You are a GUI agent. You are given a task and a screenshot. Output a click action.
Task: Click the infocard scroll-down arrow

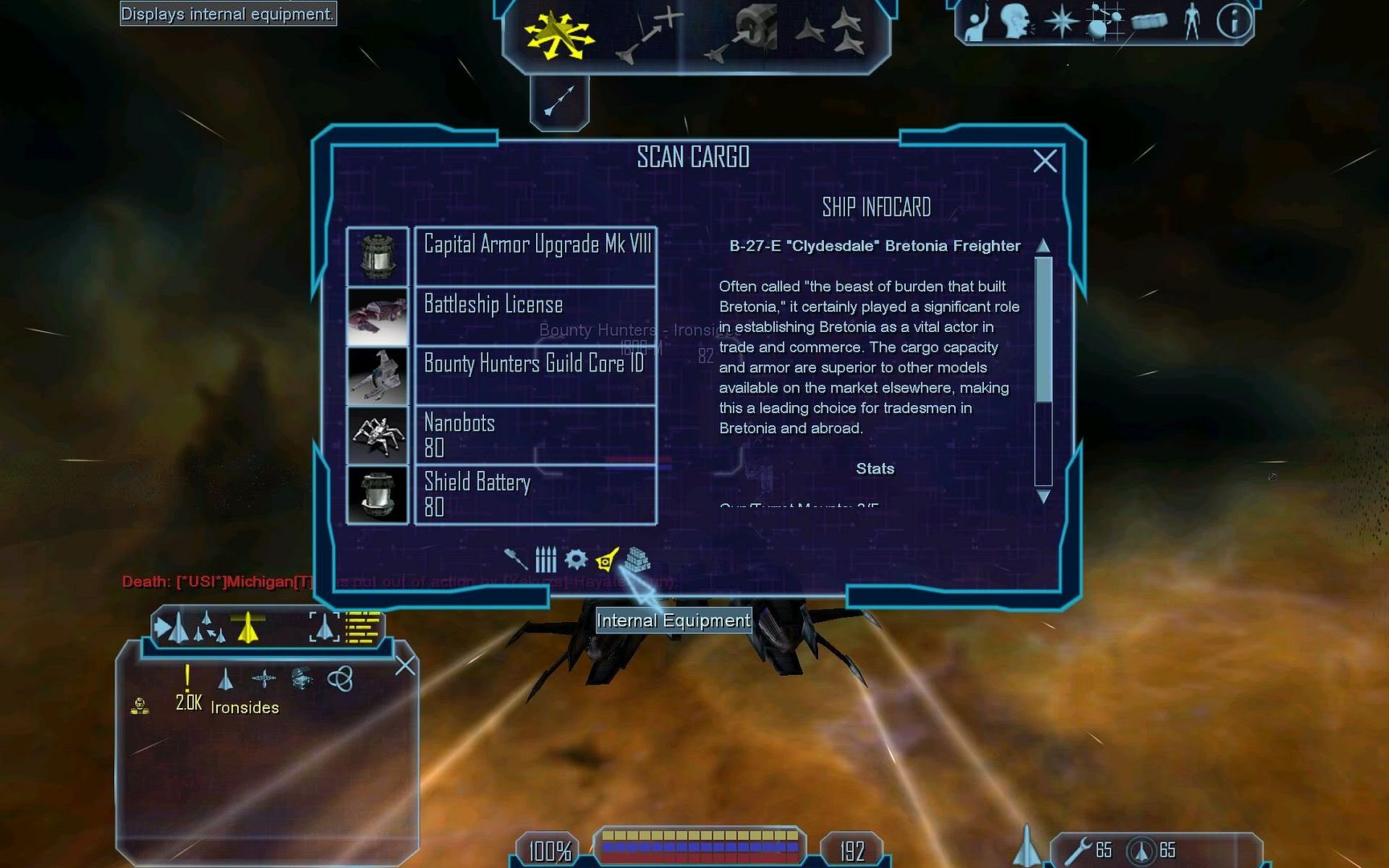1043,497
